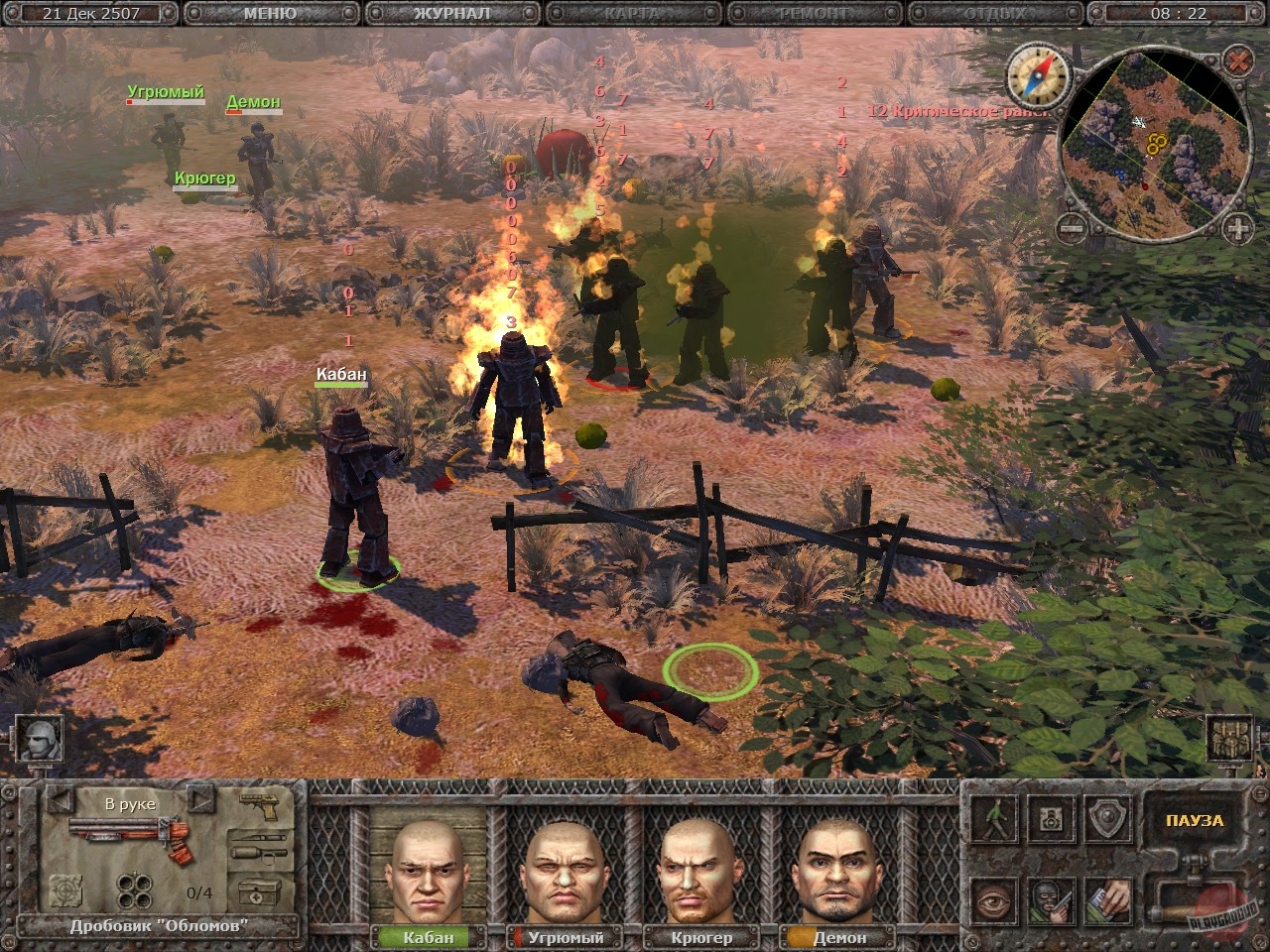The image size is (1270, 952).
Task: Activate the walking man movement mode icon
Action: click(x=994, y=818)
